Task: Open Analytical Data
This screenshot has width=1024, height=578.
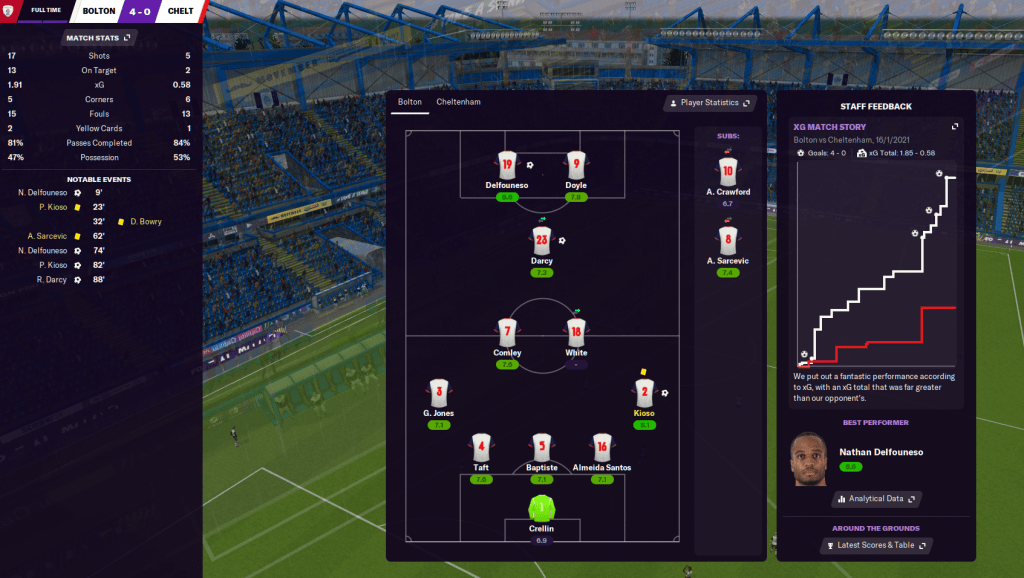Action: (x=876, y=498)
